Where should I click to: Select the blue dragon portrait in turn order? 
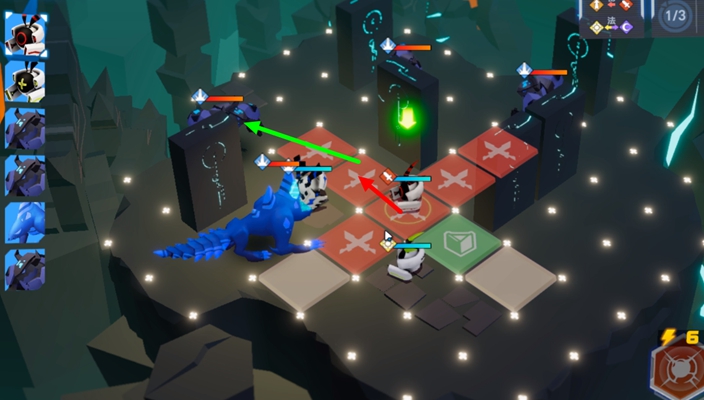pyautogui.click(x=24, y=222)
